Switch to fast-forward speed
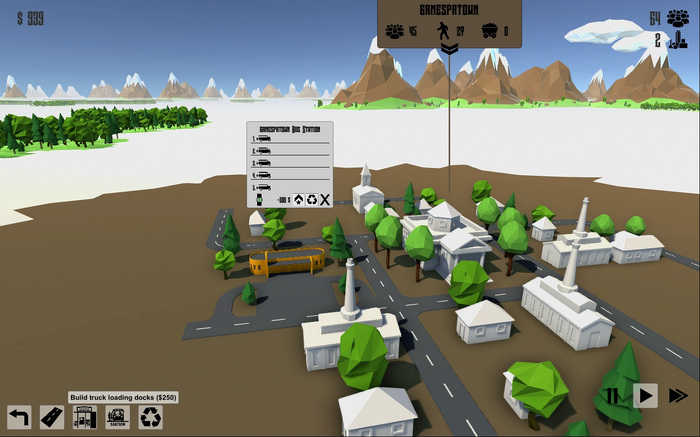Image resolution: width=700 pixels, height=437 pixels. tap(678, 396)
